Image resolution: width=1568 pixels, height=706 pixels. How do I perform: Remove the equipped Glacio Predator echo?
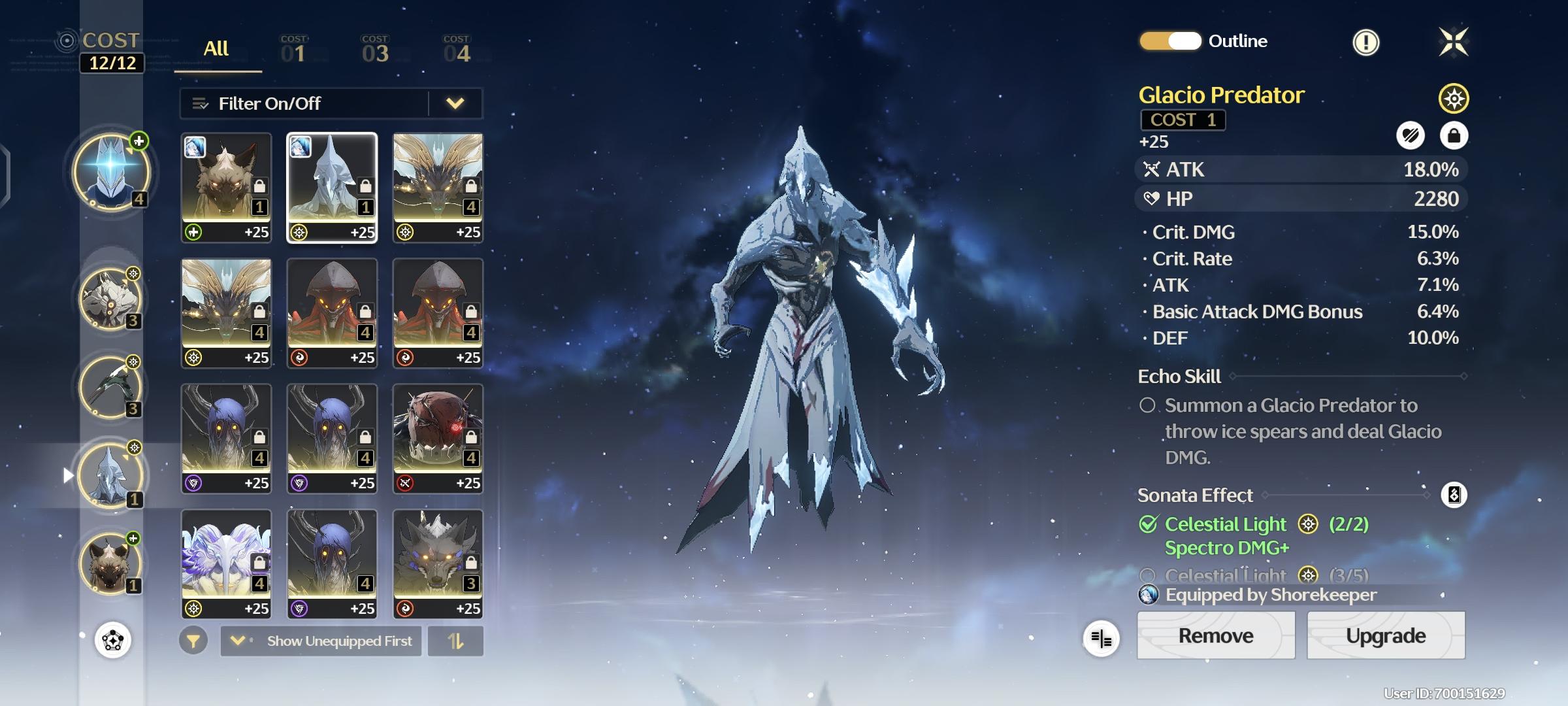pyautogui.click(x=1215, y=635)
